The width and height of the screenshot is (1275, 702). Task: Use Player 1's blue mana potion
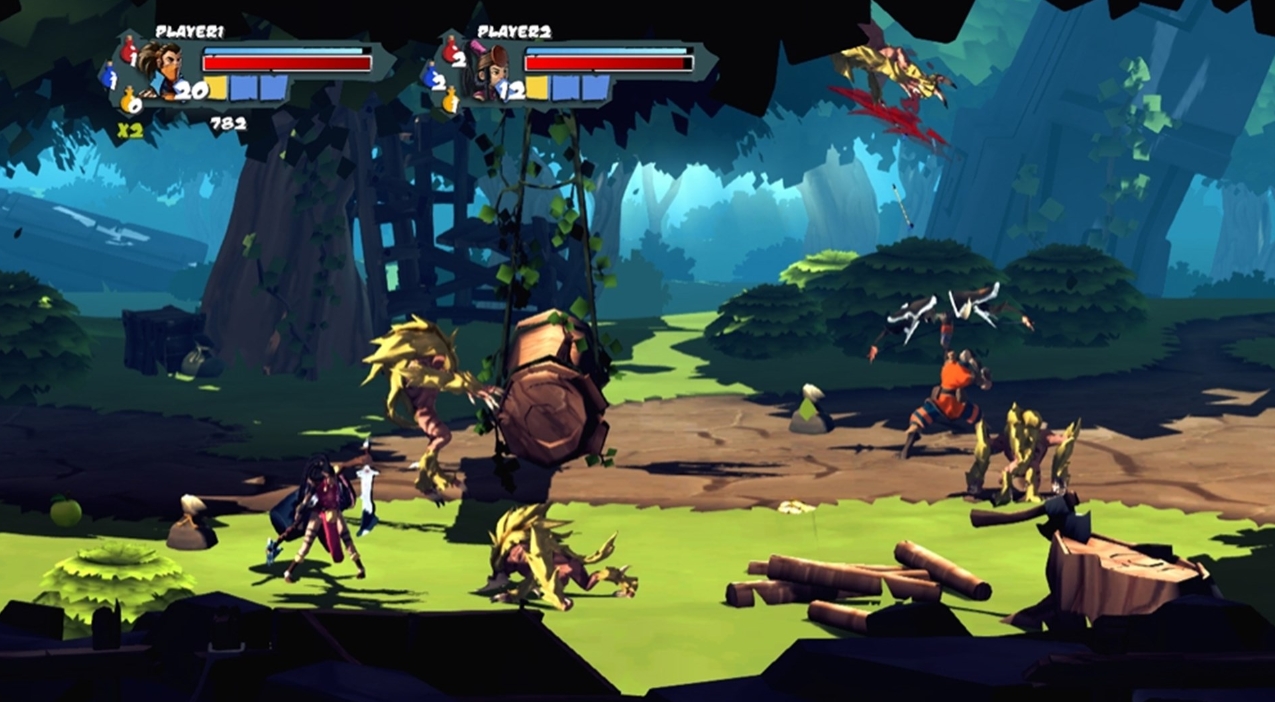point(108,75)
